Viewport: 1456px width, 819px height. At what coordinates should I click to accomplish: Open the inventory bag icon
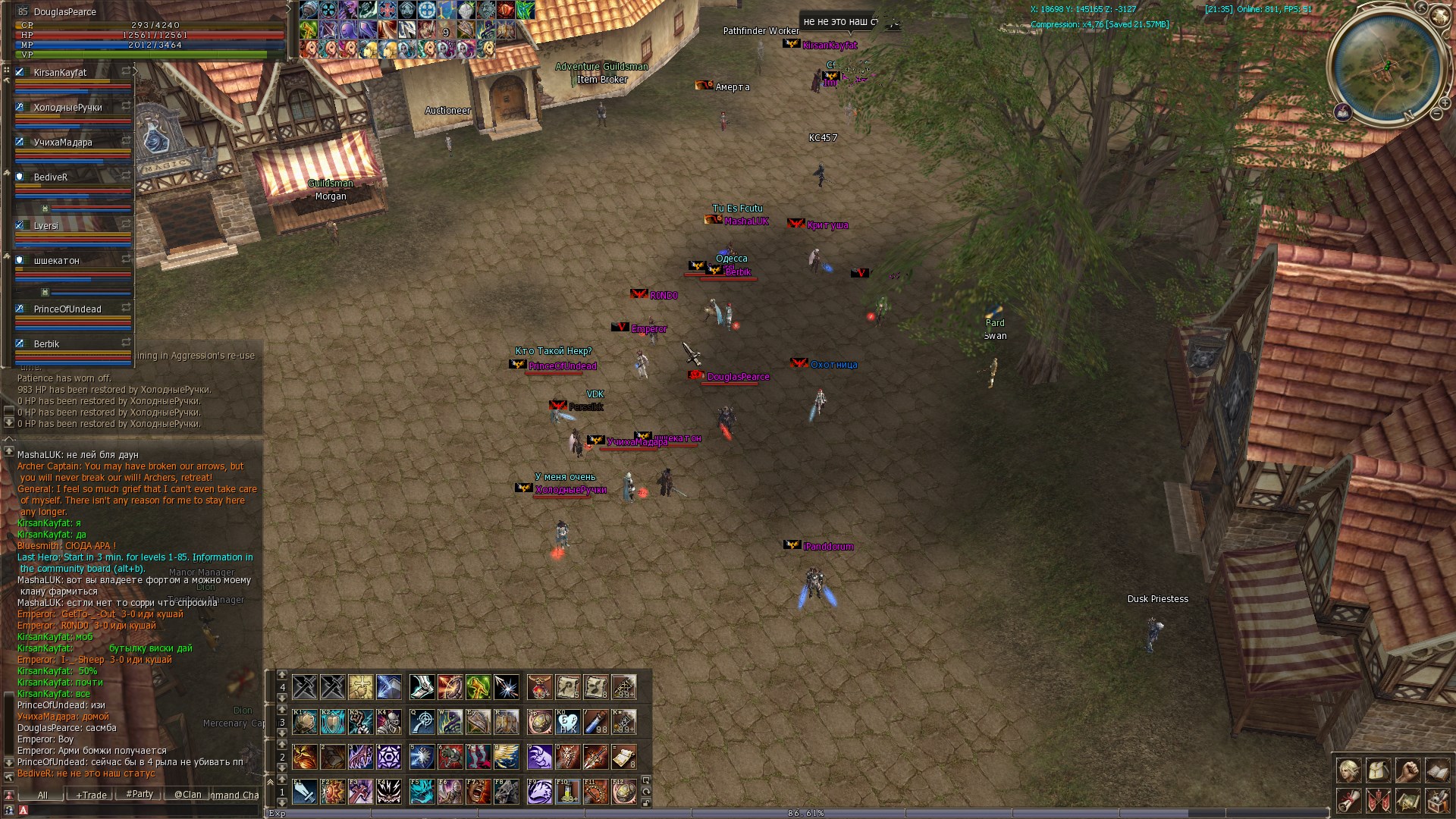click(x=1378, y=770)
